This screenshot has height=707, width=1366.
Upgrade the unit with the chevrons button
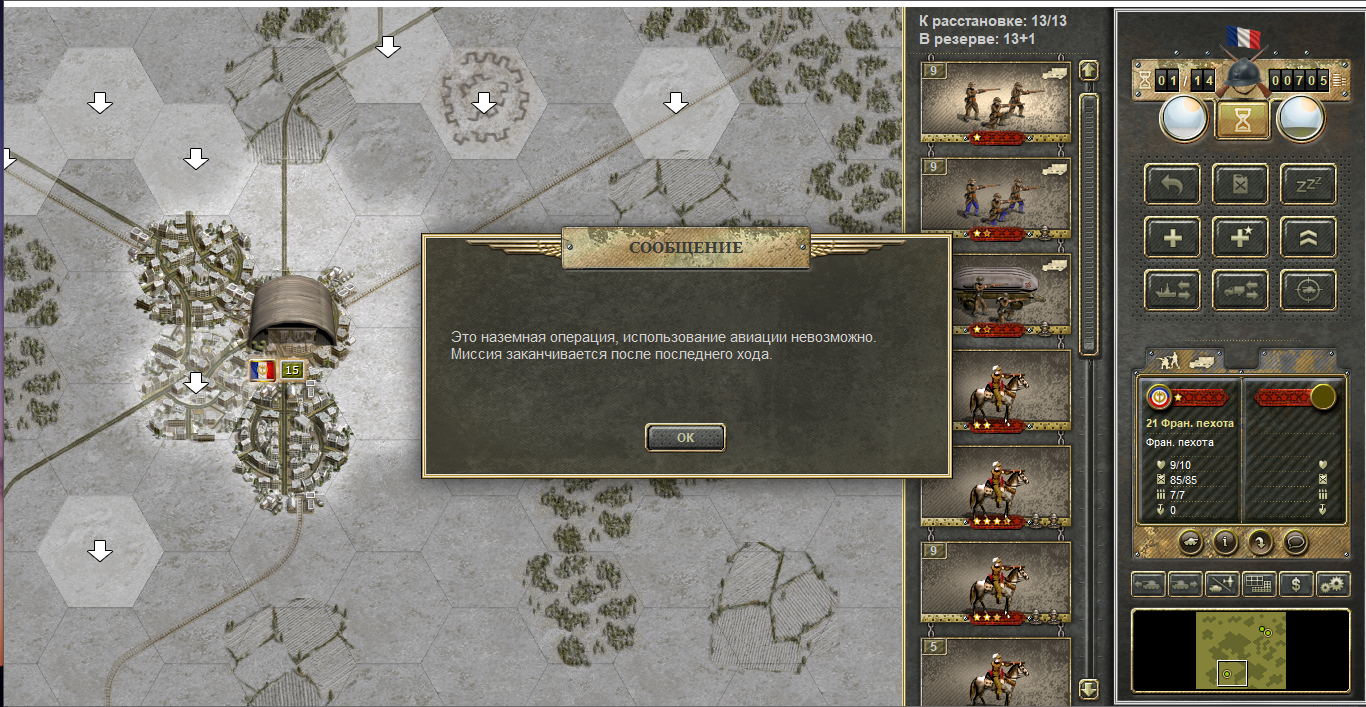pos(1308,238)
